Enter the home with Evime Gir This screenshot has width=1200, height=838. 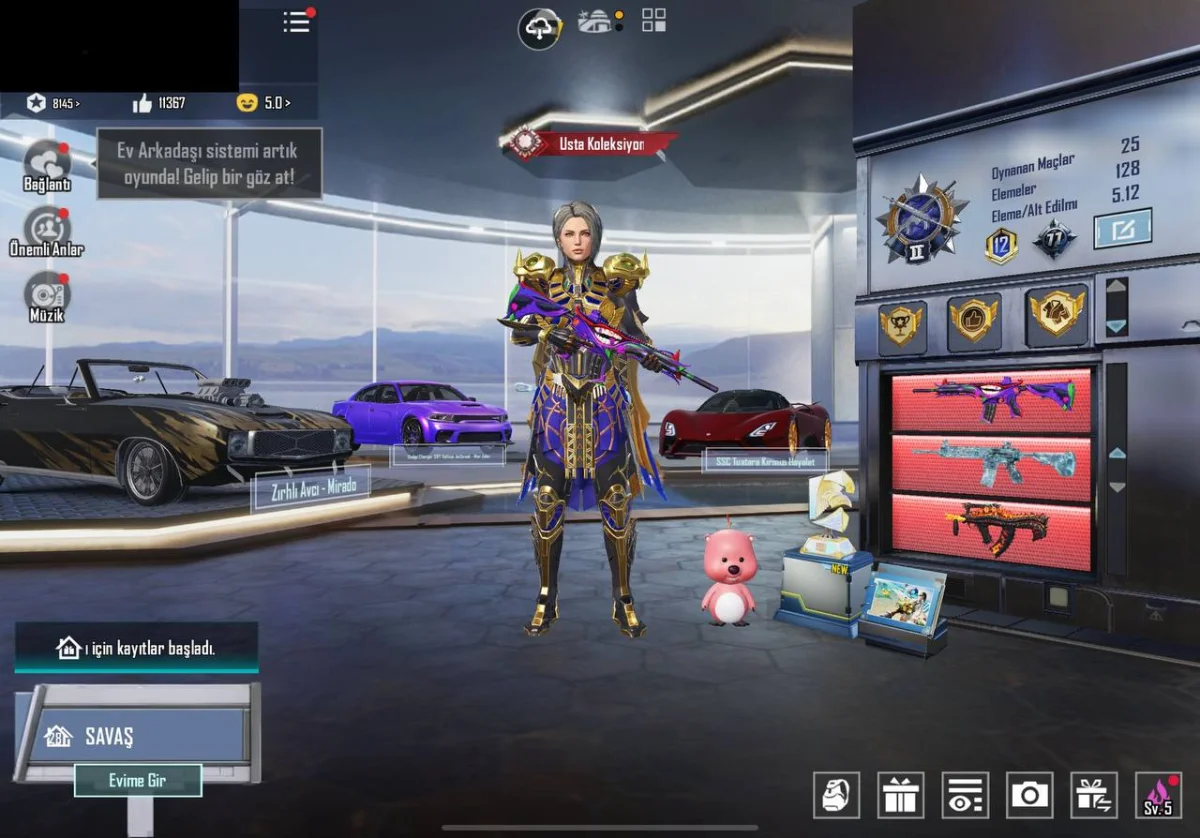coord(138,780)
